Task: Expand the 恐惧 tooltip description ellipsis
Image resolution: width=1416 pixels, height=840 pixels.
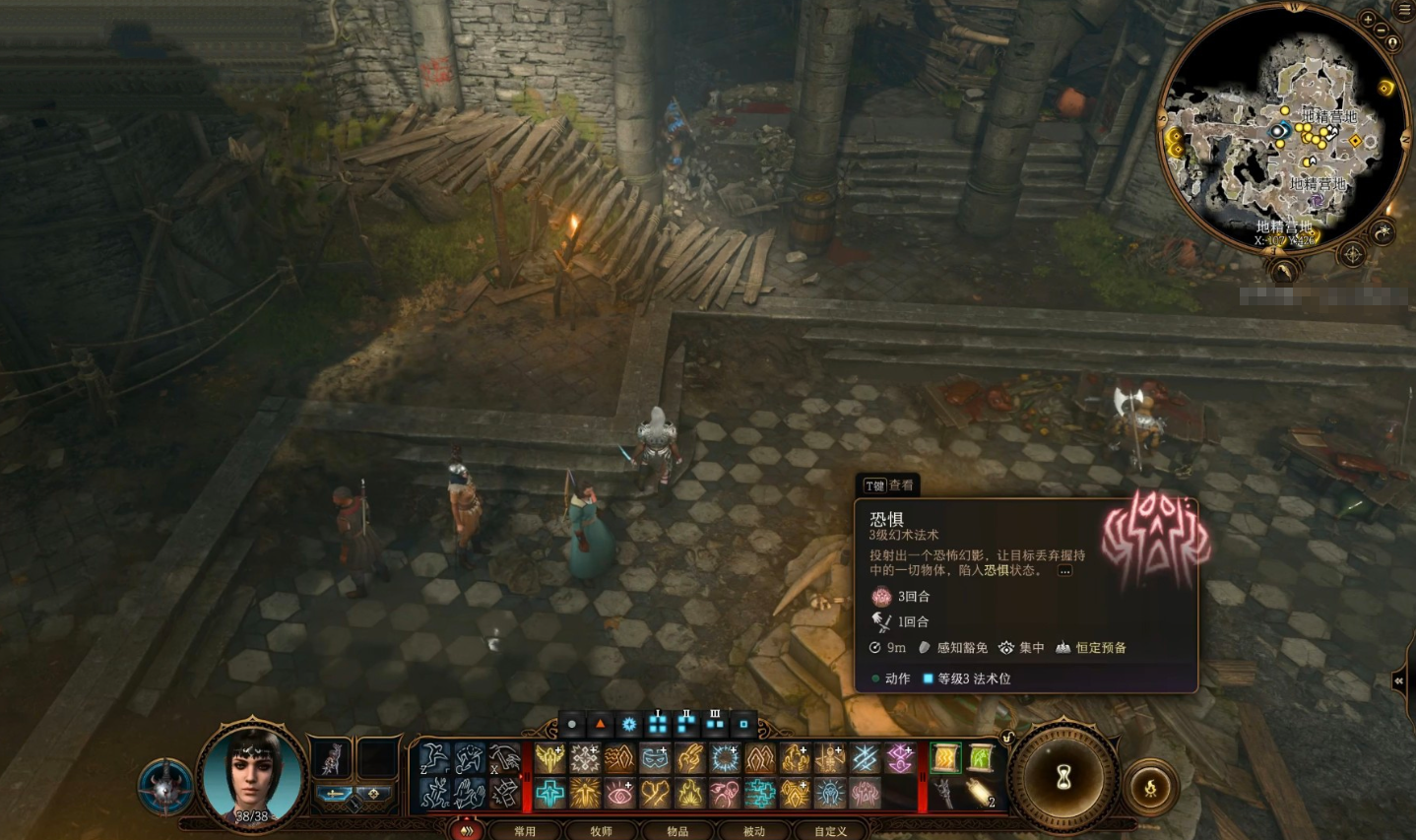Action: 1064,570
